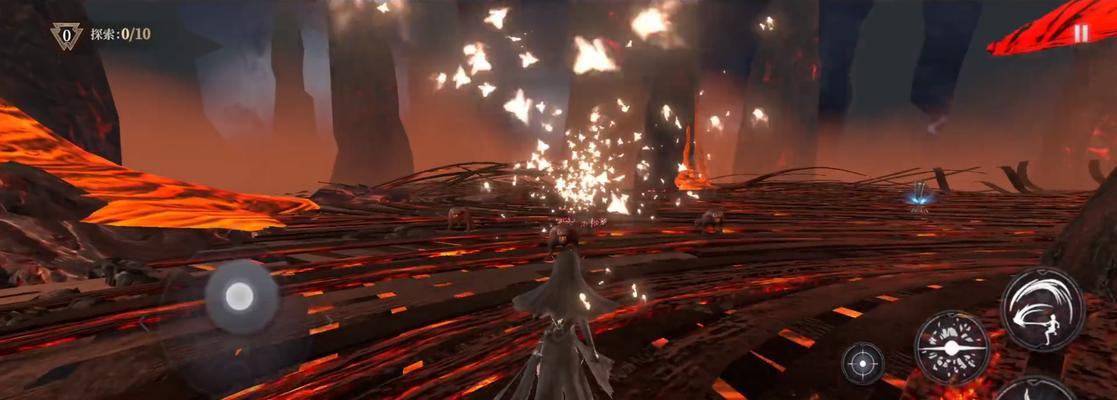The width and height of the screenshot is (1117, 400).
Task: Tap the virtual movement joystick
Action: tap(241, 295)
